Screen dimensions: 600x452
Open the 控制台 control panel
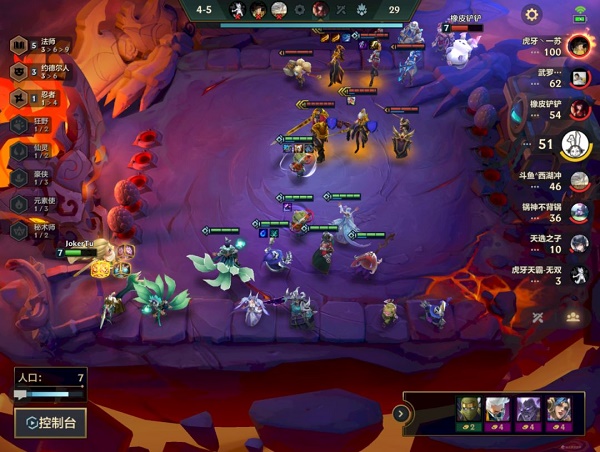[x=50, y=422]
